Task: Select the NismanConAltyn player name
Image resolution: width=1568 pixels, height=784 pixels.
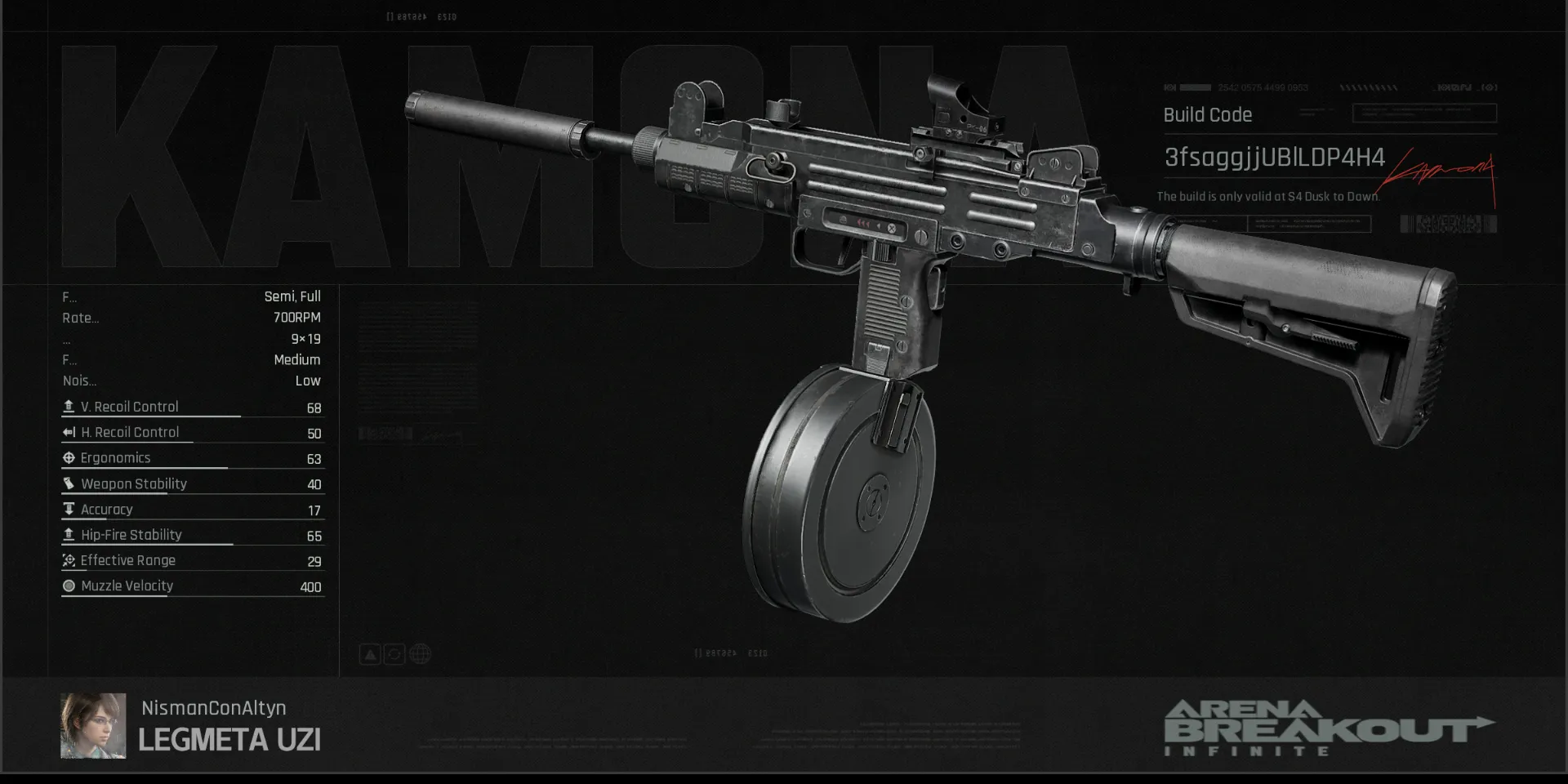Action: pyautogui.click(x=214, y=708)
